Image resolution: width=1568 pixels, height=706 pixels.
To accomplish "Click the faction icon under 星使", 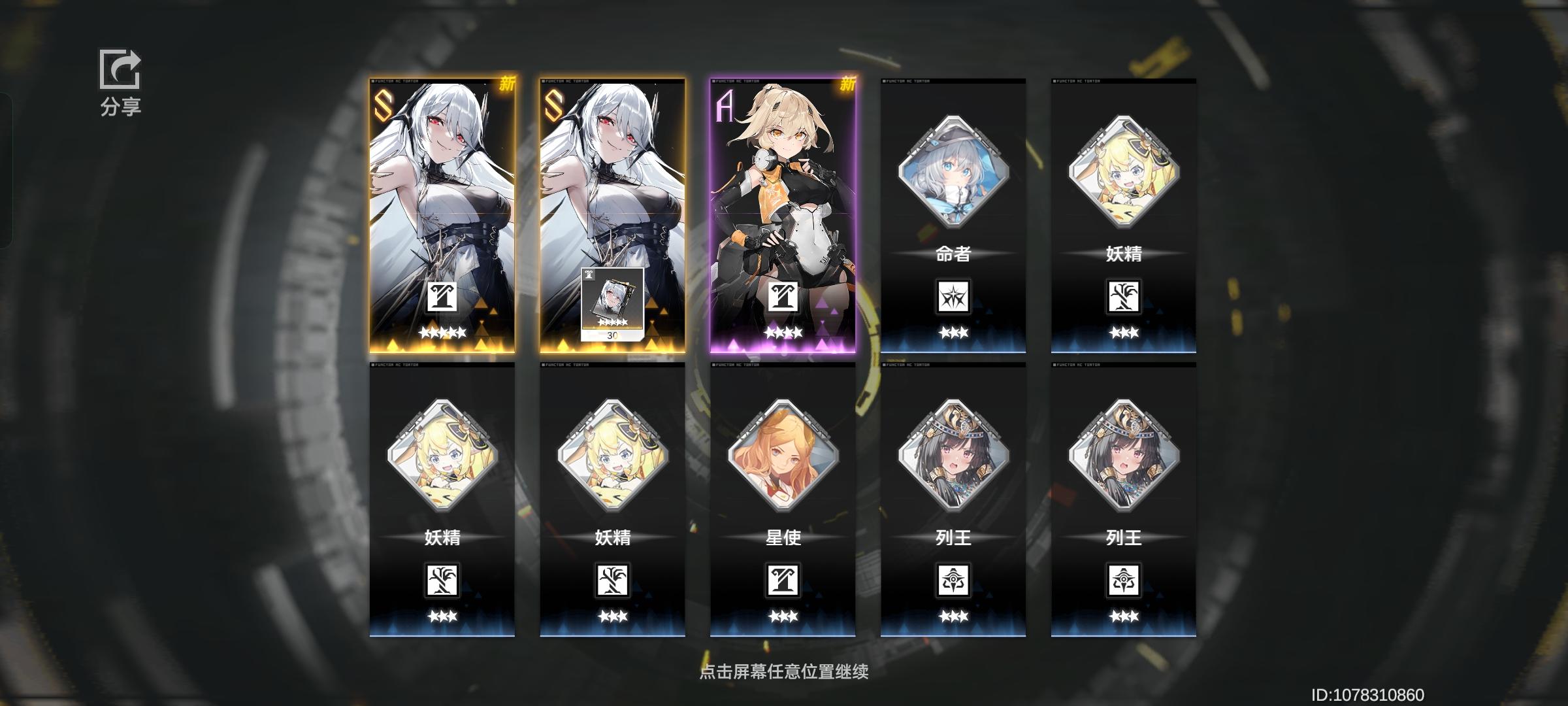I will coord(783,579).
